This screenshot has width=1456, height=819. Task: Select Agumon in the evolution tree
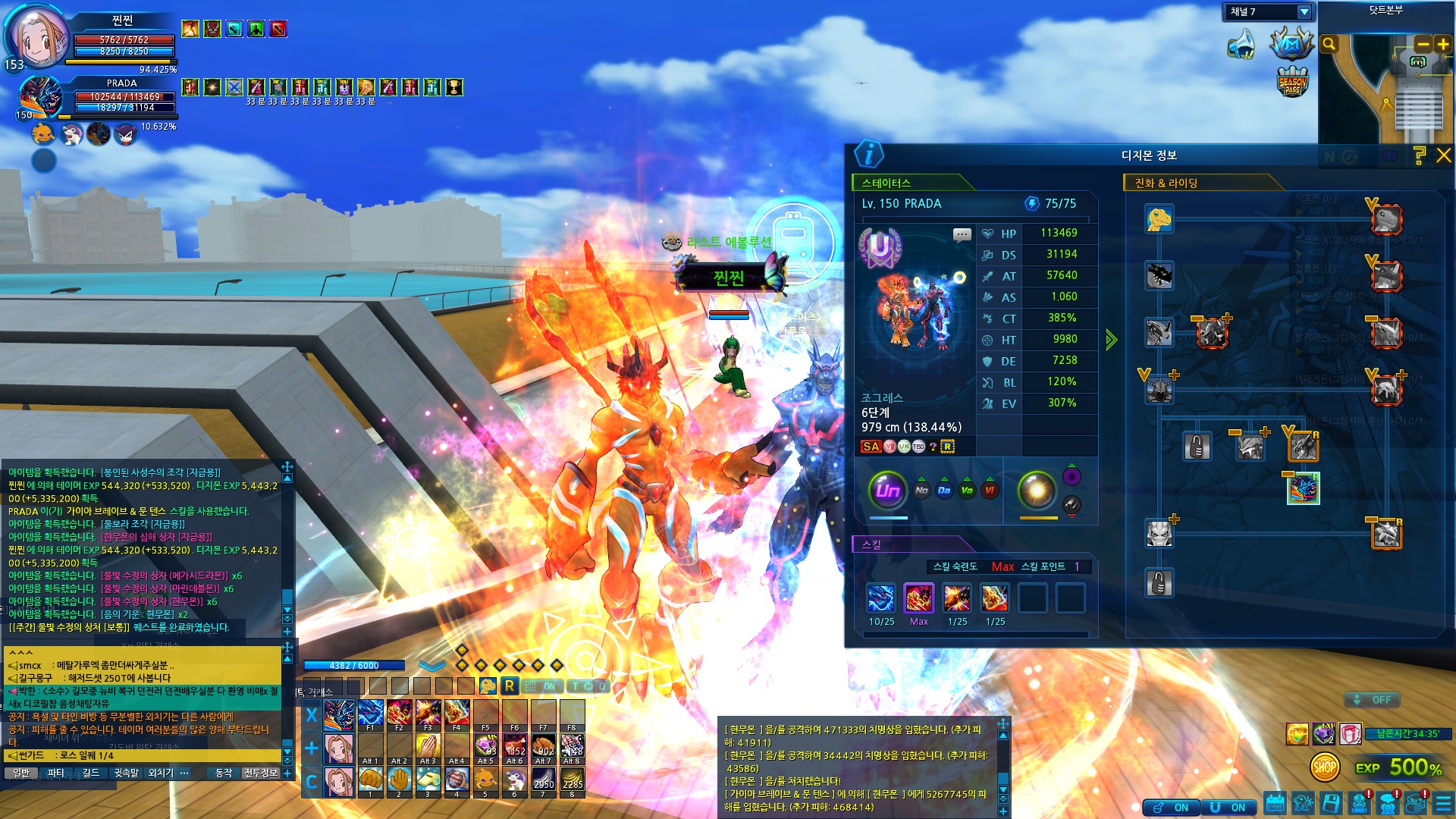coord(1159,220)
